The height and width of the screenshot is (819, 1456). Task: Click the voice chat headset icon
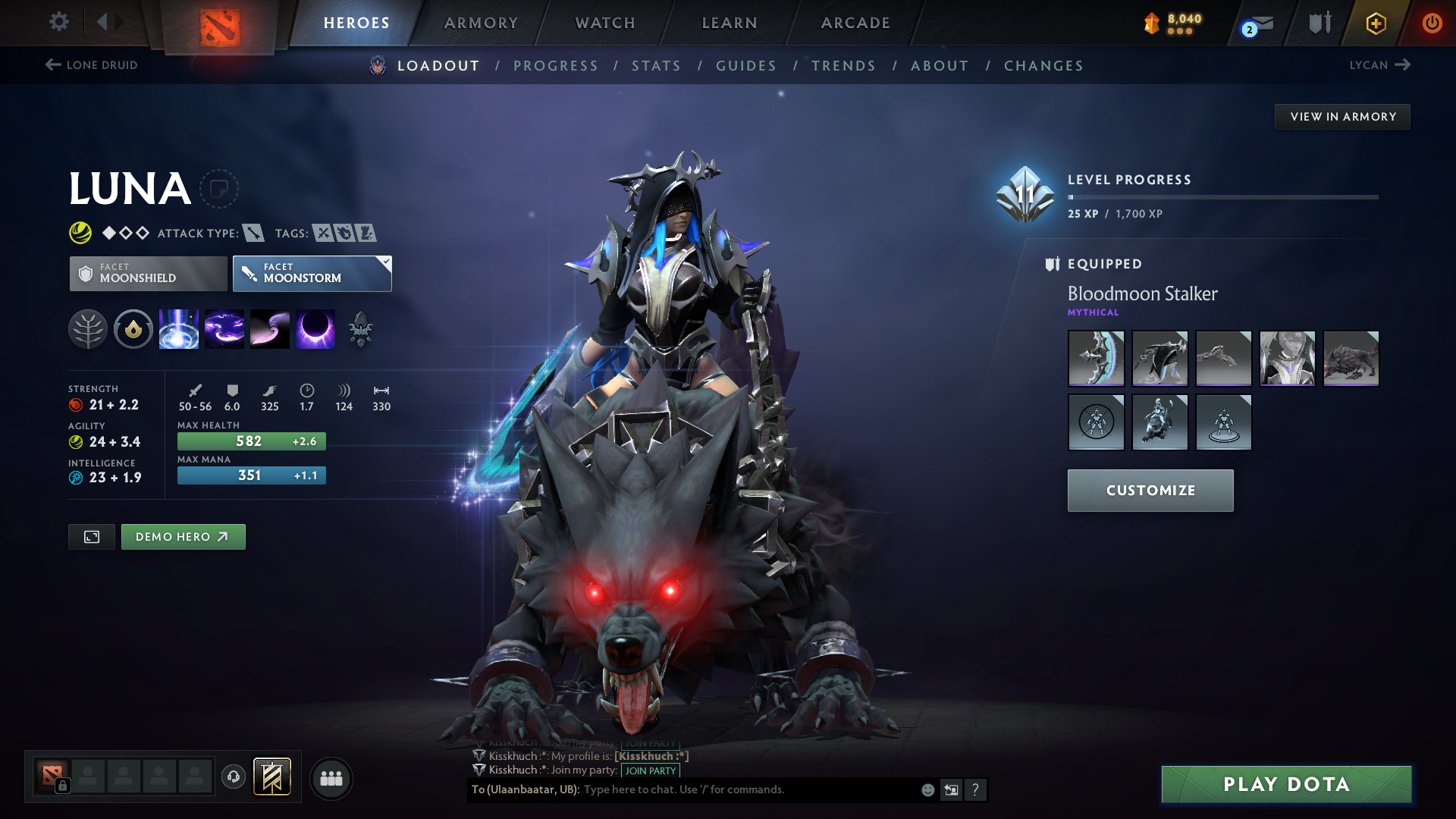tap(232, 777)
